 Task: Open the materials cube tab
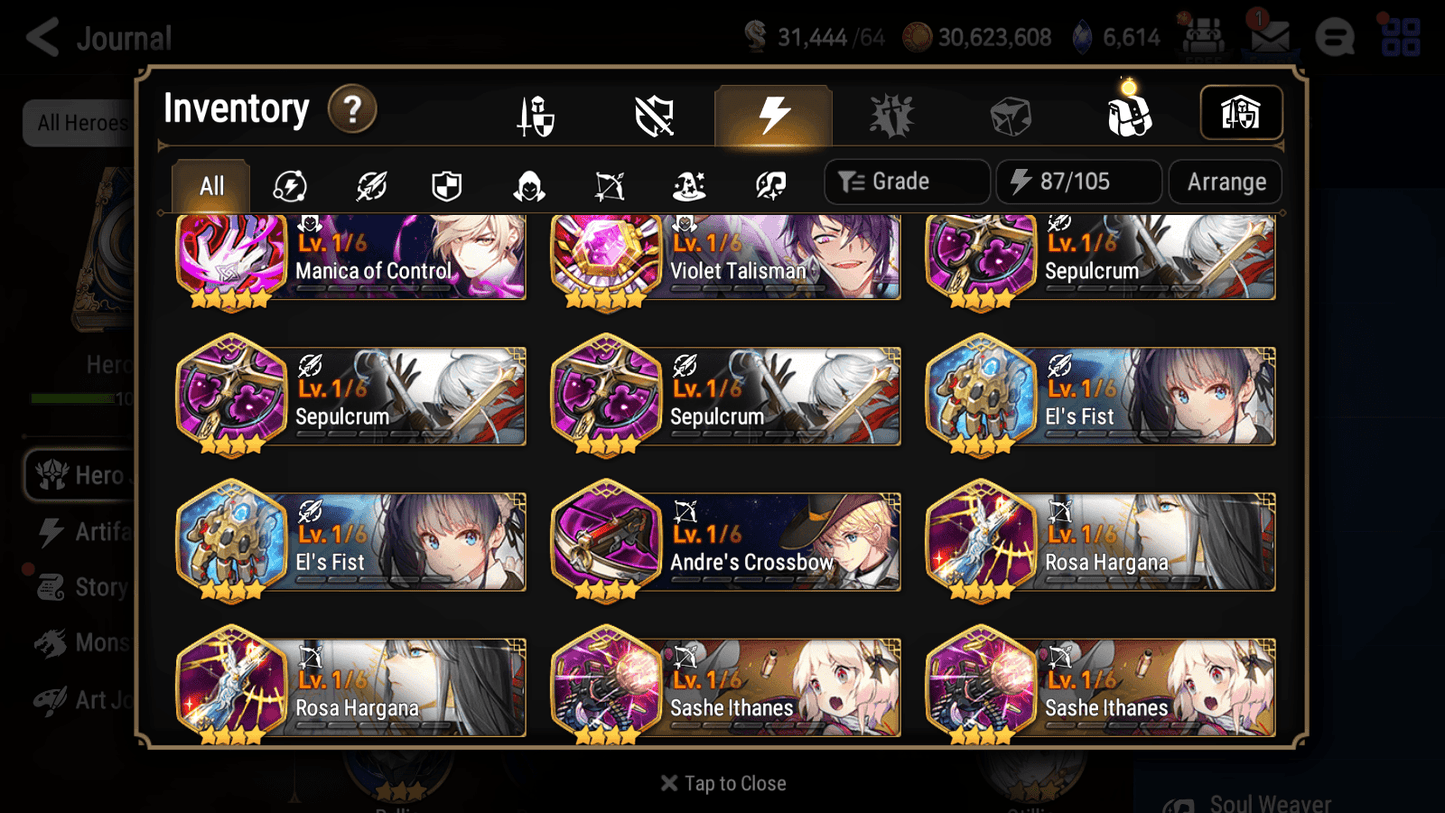tap(1011, 113)
